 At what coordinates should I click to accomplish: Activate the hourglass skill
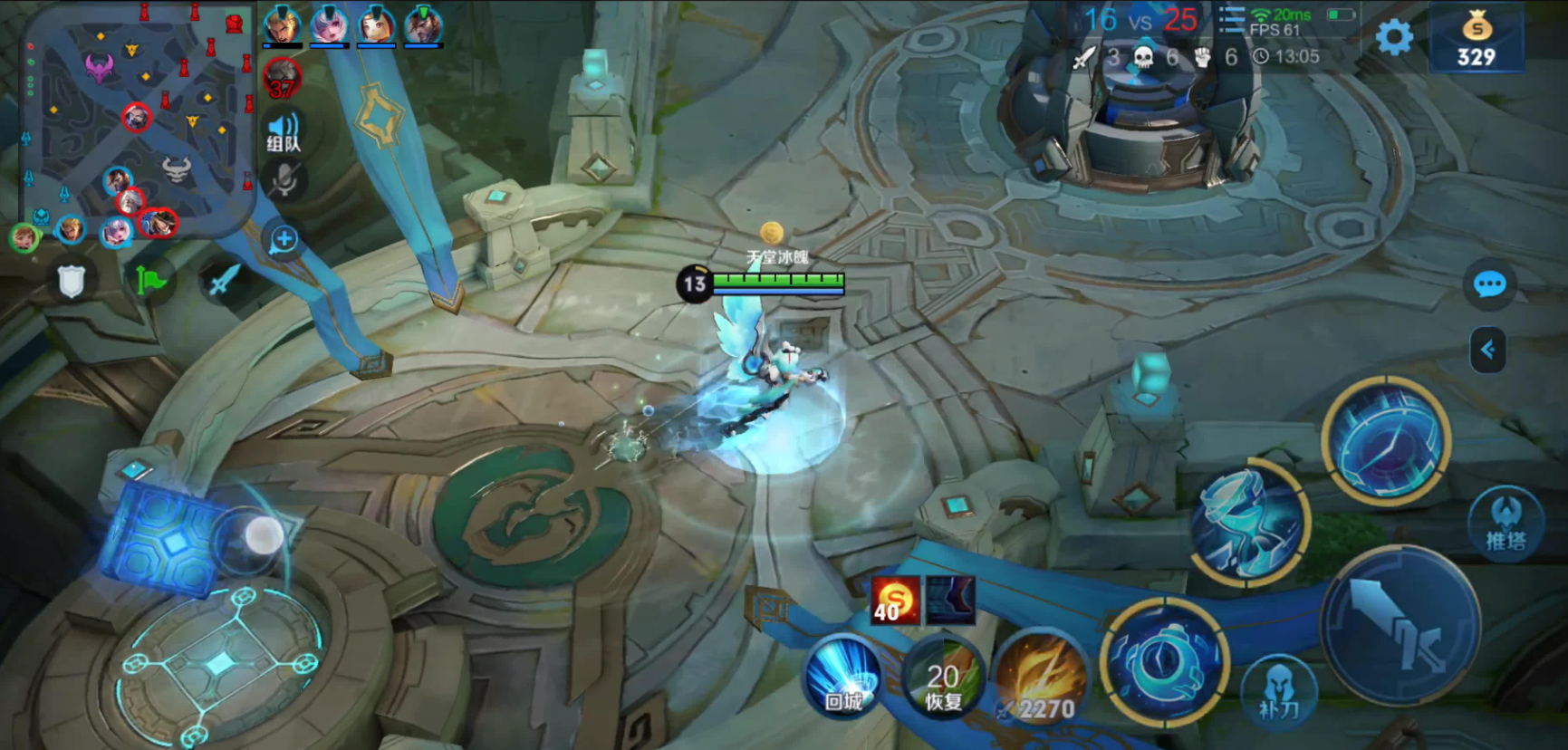click(x=1249, y=523)
